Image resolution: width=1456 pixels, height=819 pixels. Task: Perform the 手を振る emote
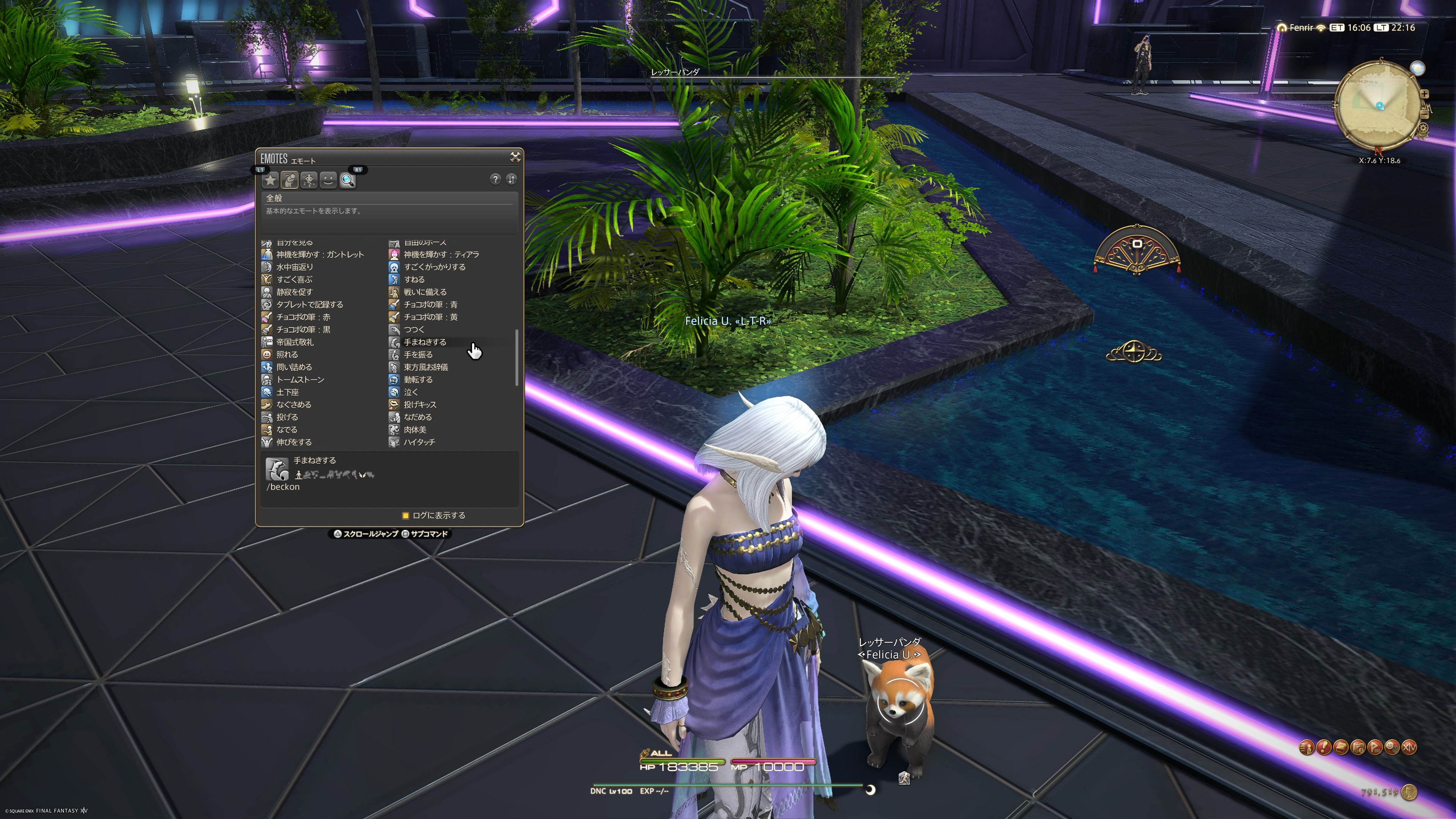click(x=418, y=355)
